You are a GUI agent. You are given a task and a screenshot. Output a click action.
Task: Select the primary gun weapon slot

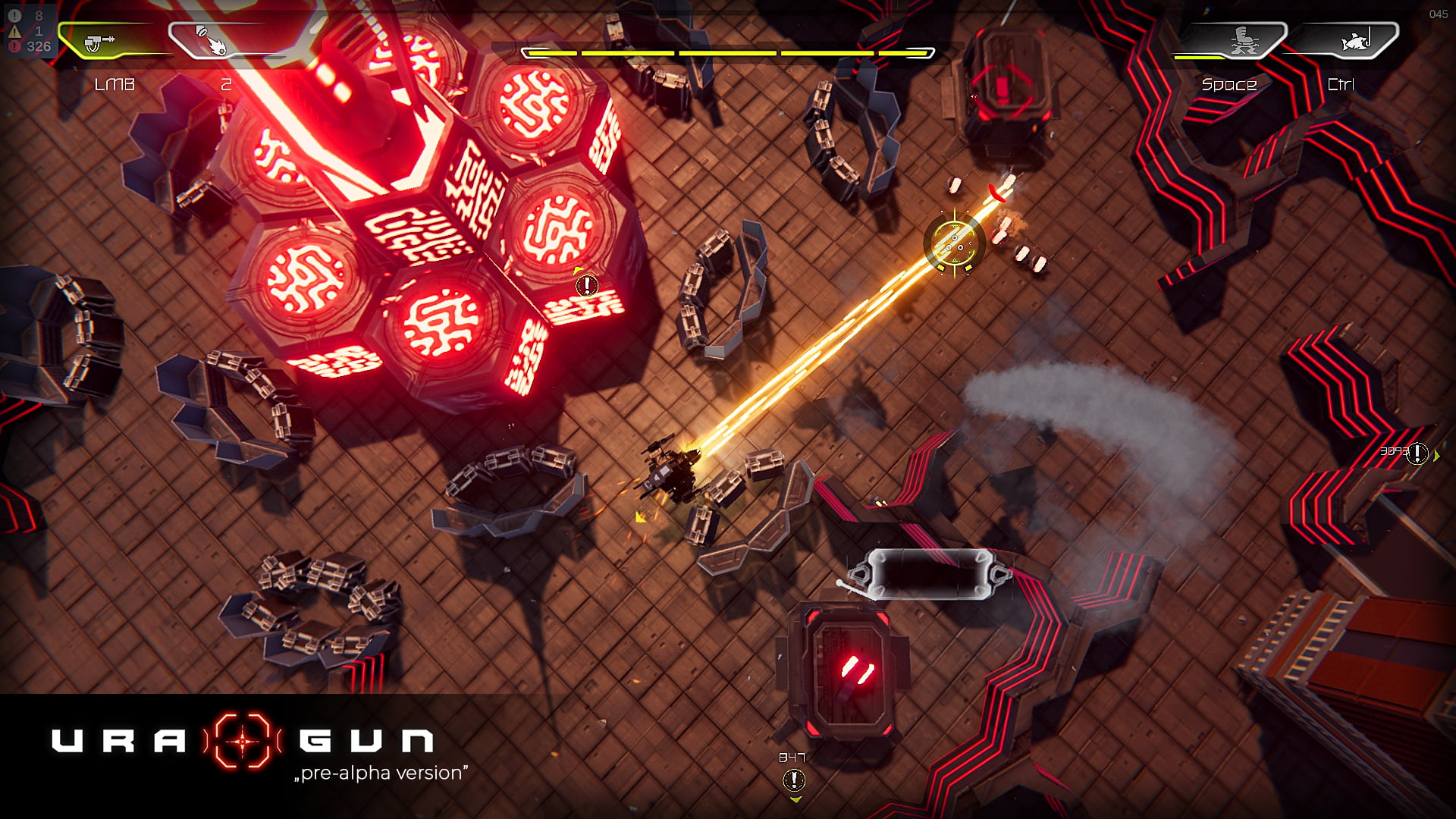pyautogui.click(x=100, y=42)
